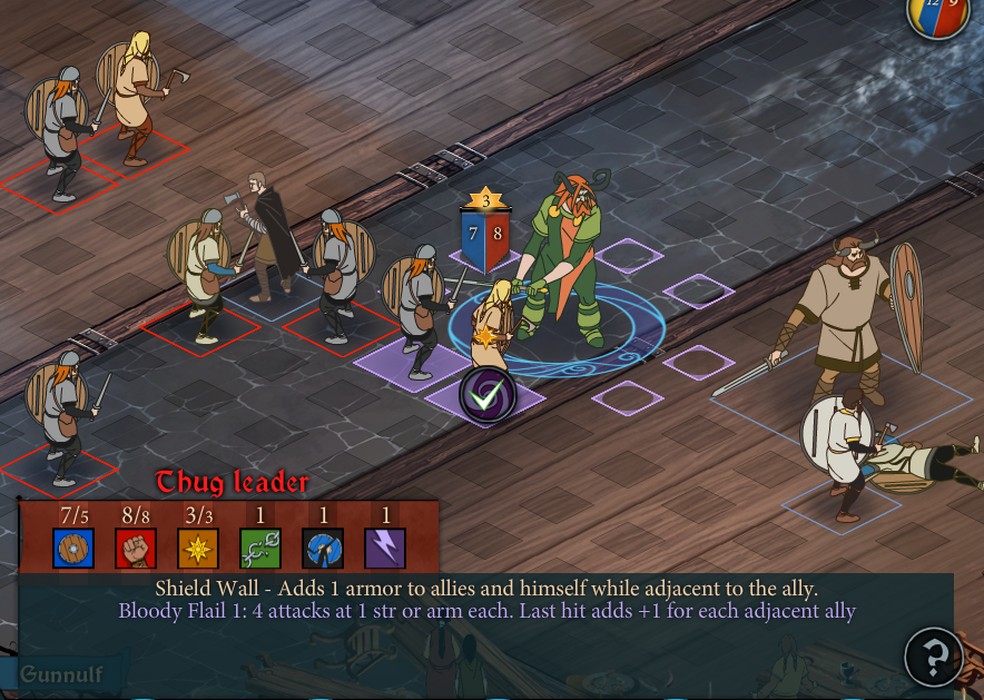Image resolution: width=984 pixels, height=700 pixels.
Task: Show the blue armor break icon
Action: click(x=323, y=548)
